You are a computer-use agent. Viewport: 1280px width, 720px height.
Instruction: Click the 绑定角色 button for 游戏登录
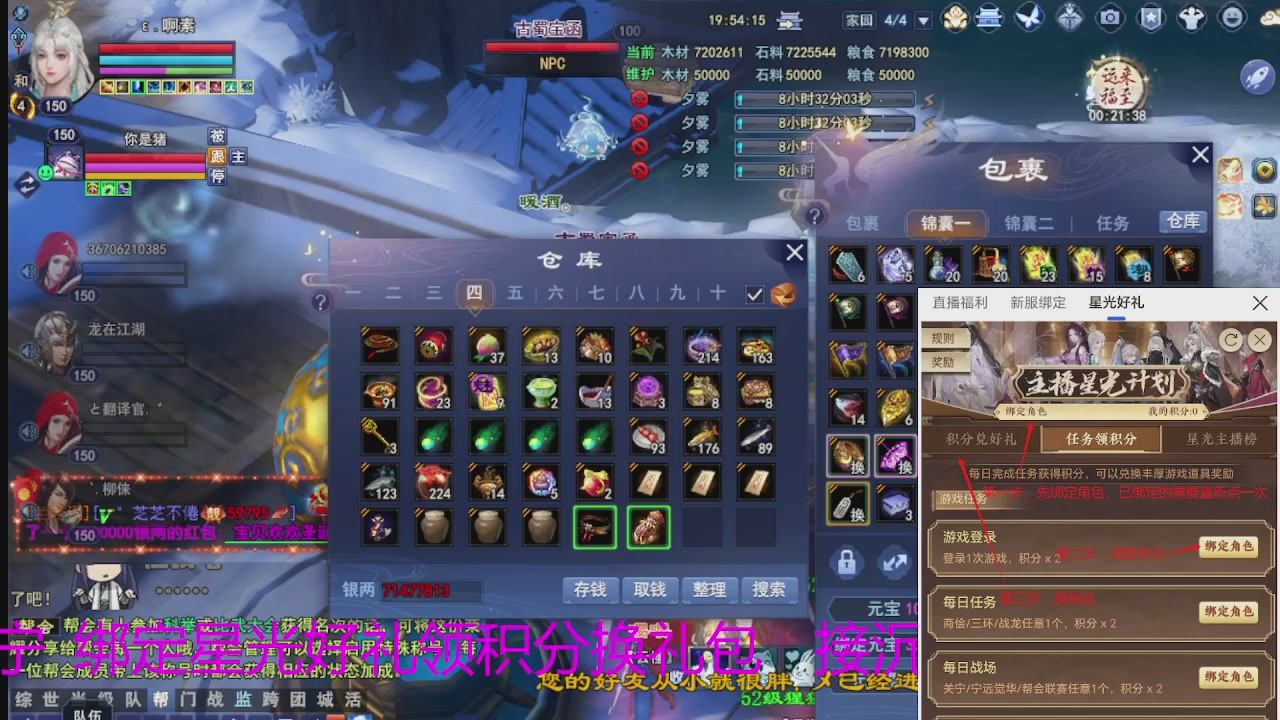(x=1229, y=548)
